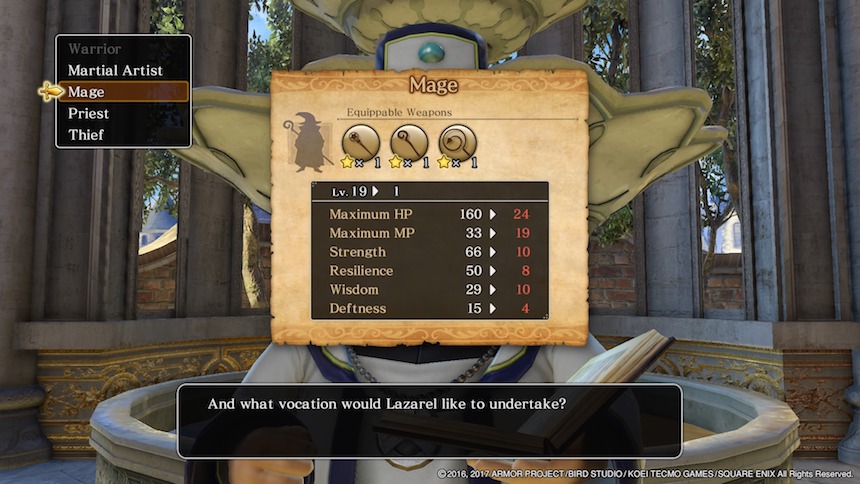
Task: Pick the highlighted Mage vocation
Action: pos(87,92)
